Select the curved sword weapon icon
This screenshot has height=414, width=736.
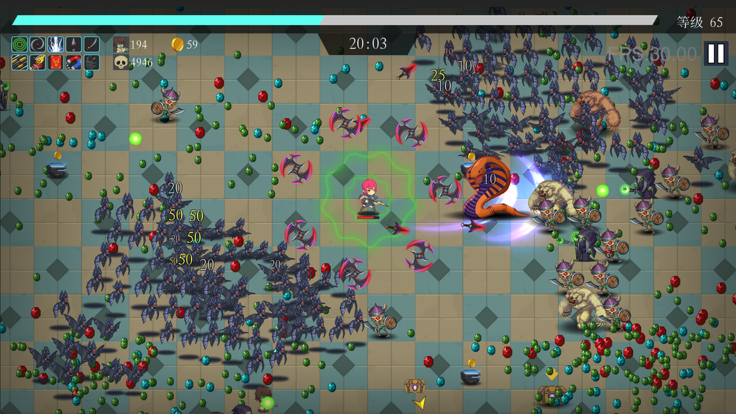pos(91,45)
